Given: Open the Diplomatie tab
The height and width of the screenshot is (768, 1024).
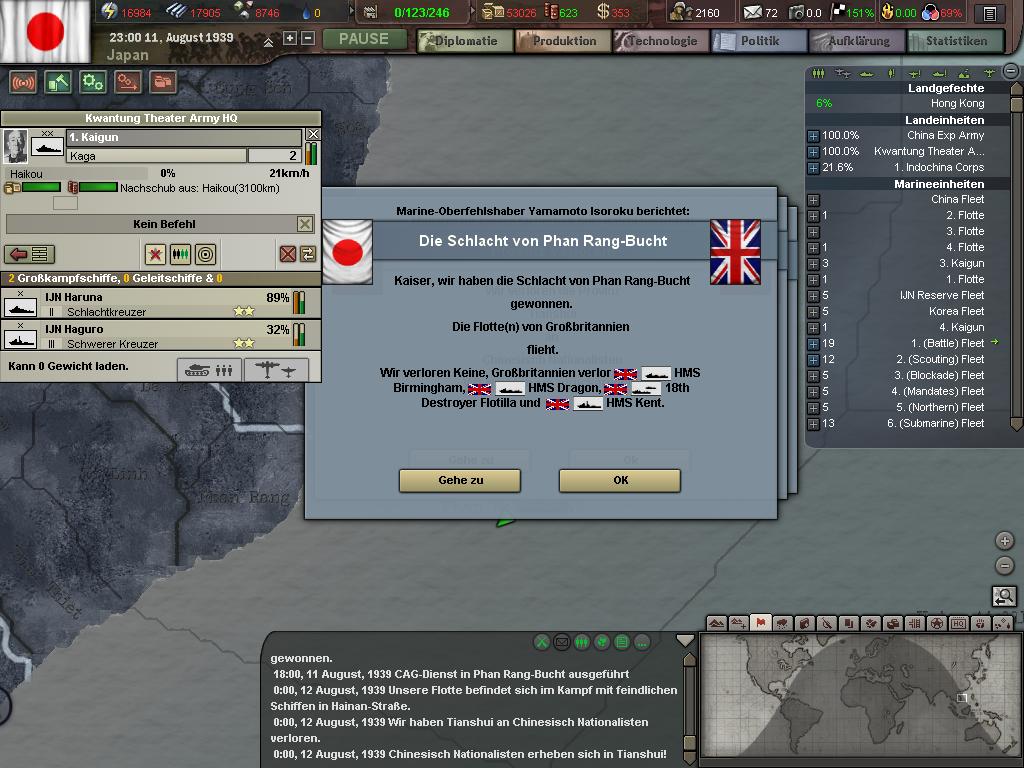Looking at the screenshot, I should pyautogui.click(x=465, y=41).
